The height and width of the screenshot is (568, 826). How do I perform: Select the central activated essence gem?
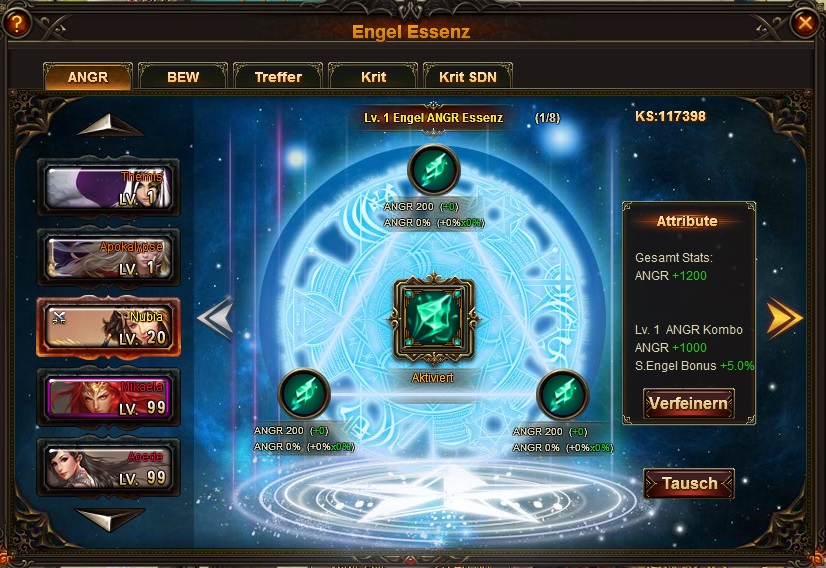coord(432,324)
